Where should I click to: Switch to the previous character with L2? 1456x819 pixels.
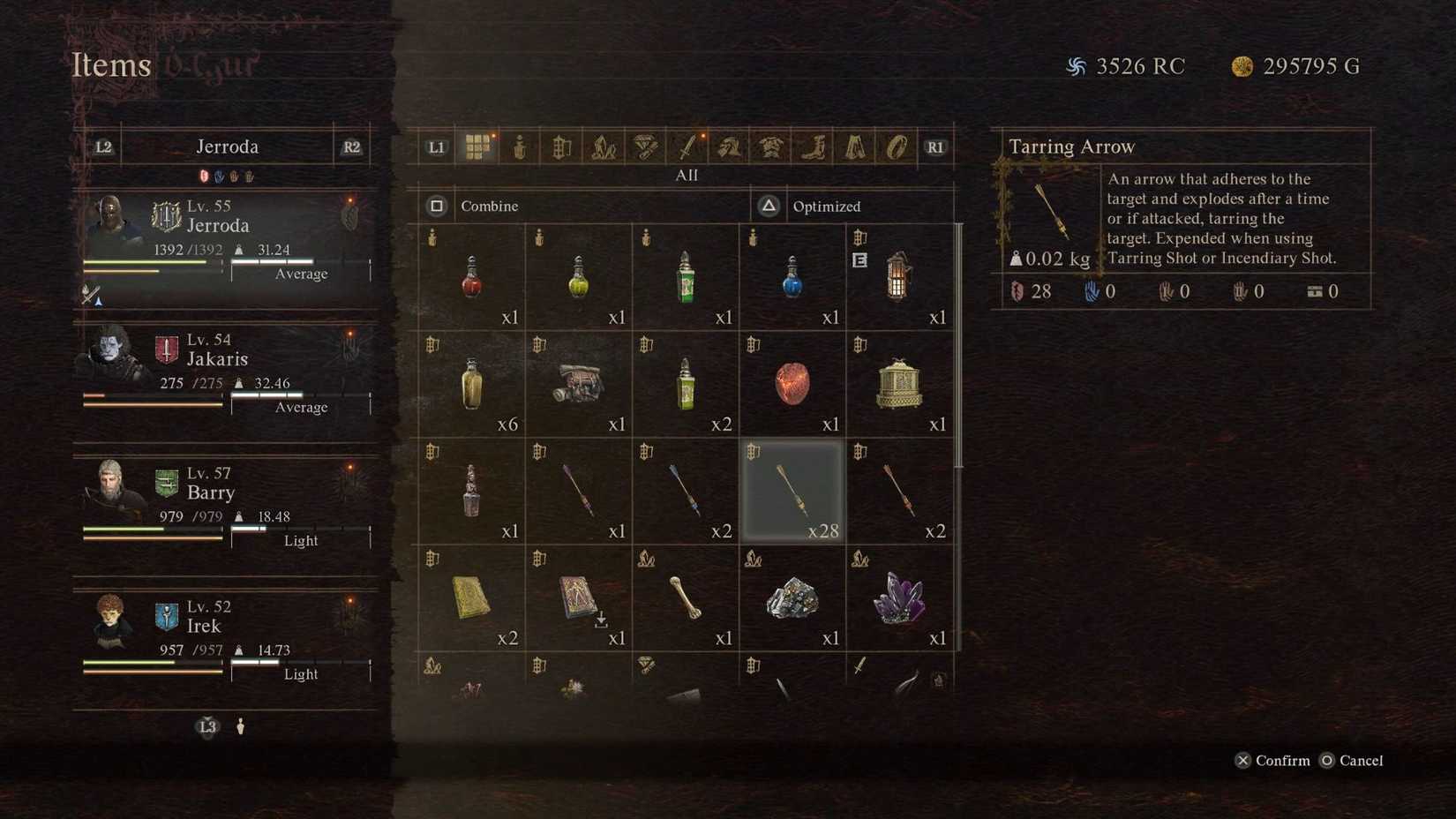tap(103, 147)
